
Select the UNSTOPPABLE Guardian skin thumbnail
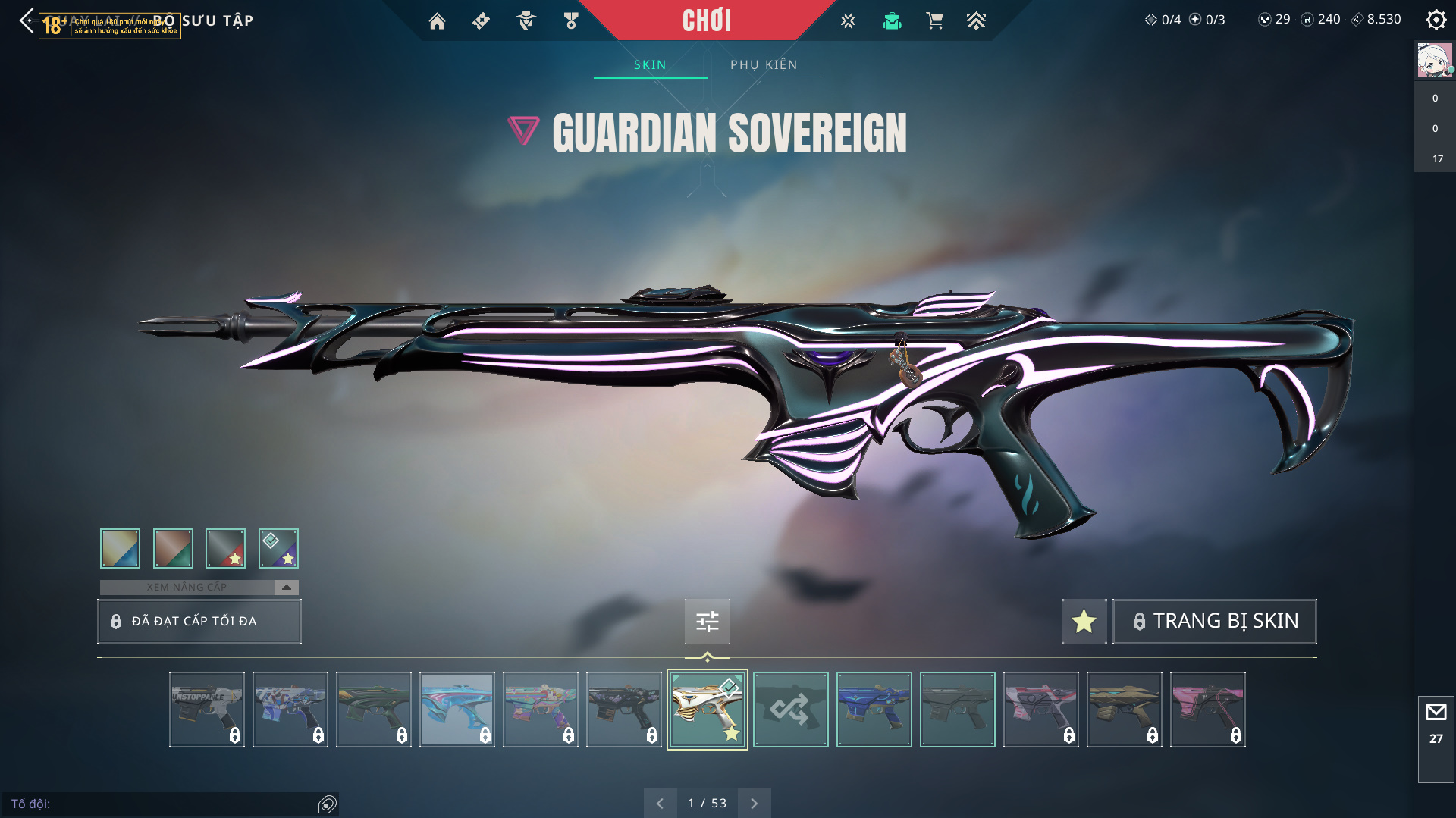pos(206,710)
